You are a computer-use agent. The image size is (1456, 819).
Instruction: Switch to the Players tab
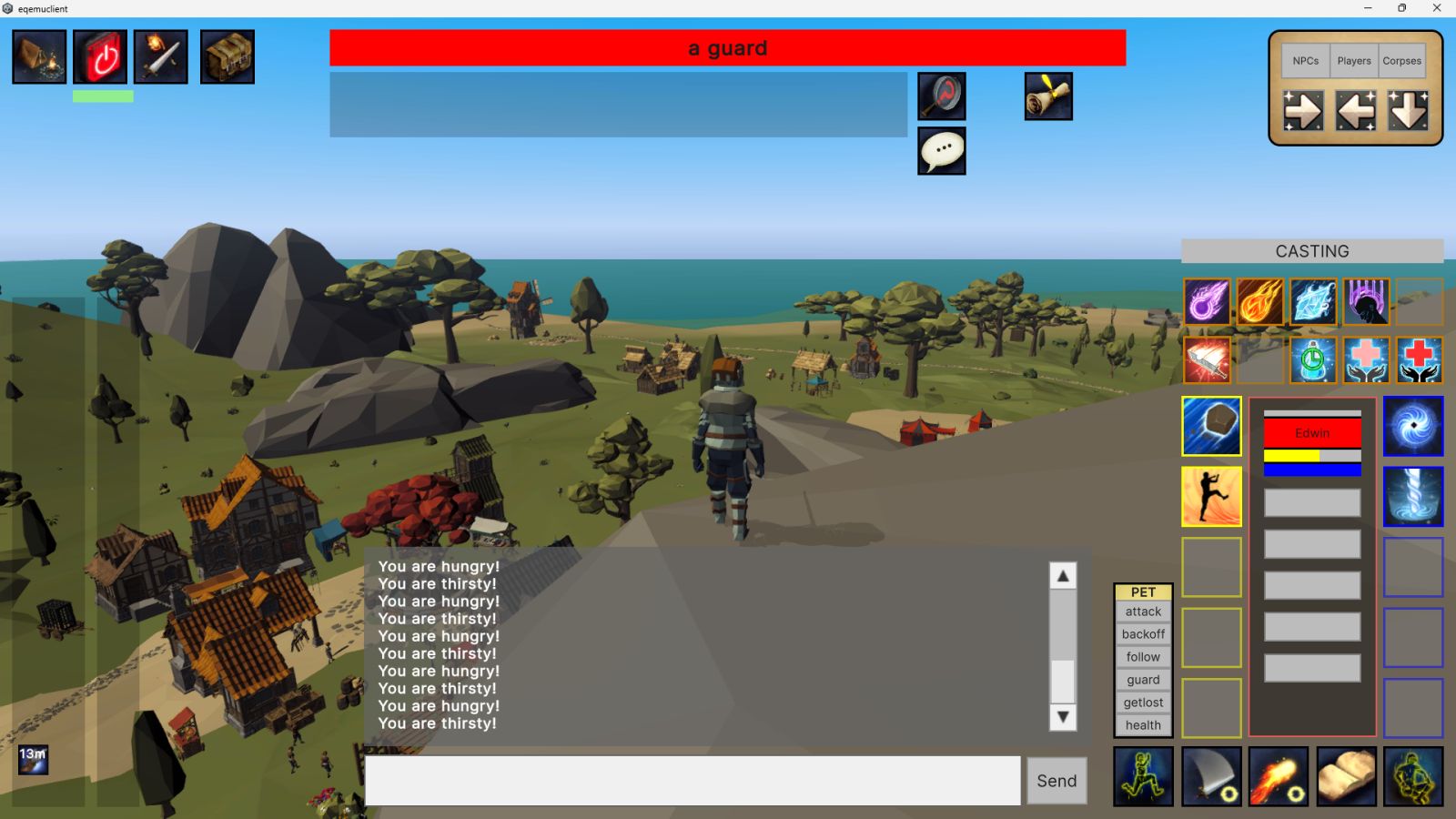(x=1353, y=61)
